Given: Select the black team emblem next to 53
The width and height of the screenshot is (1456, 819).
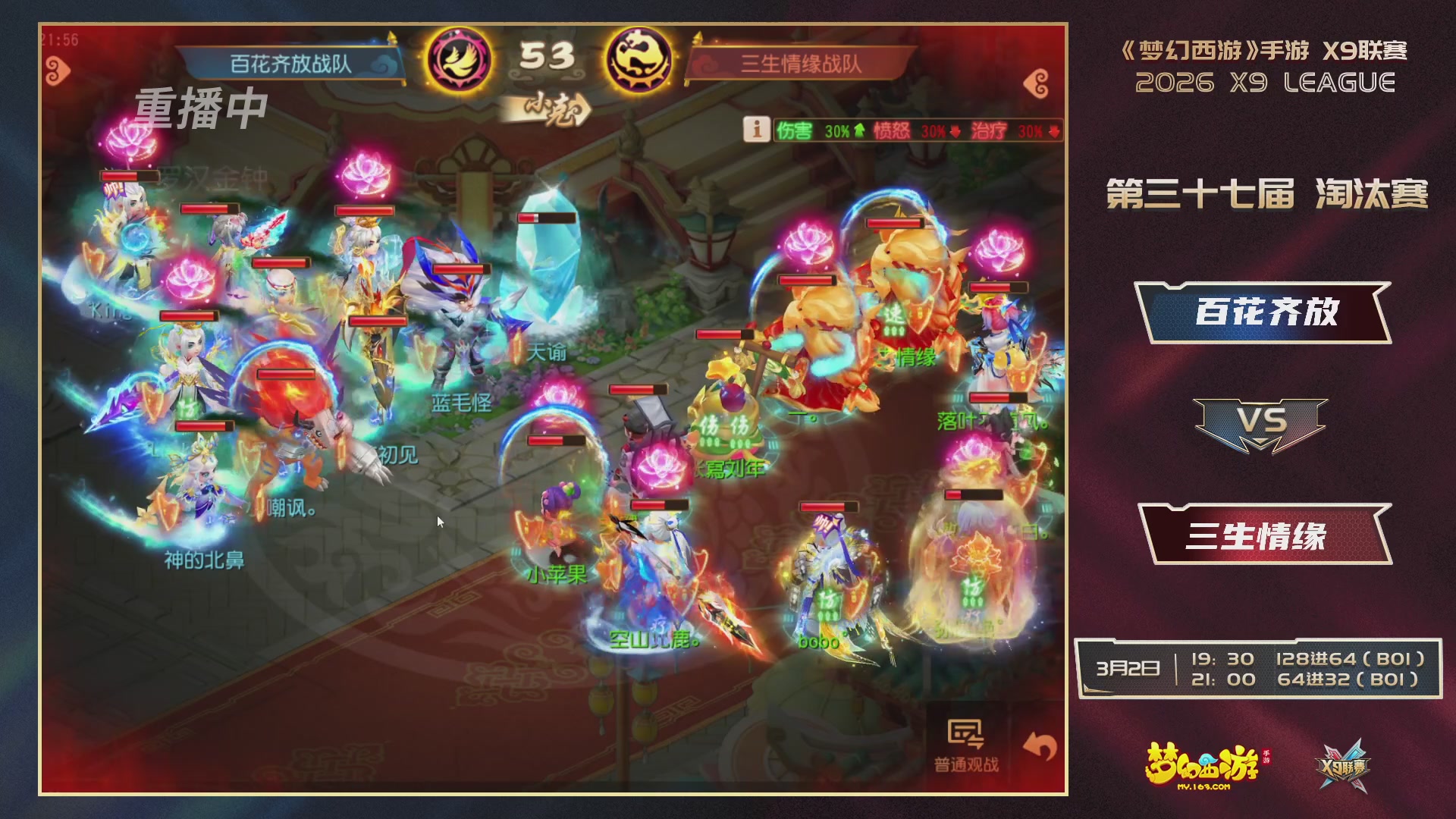Looking at the screenshot, I should 639,56.
